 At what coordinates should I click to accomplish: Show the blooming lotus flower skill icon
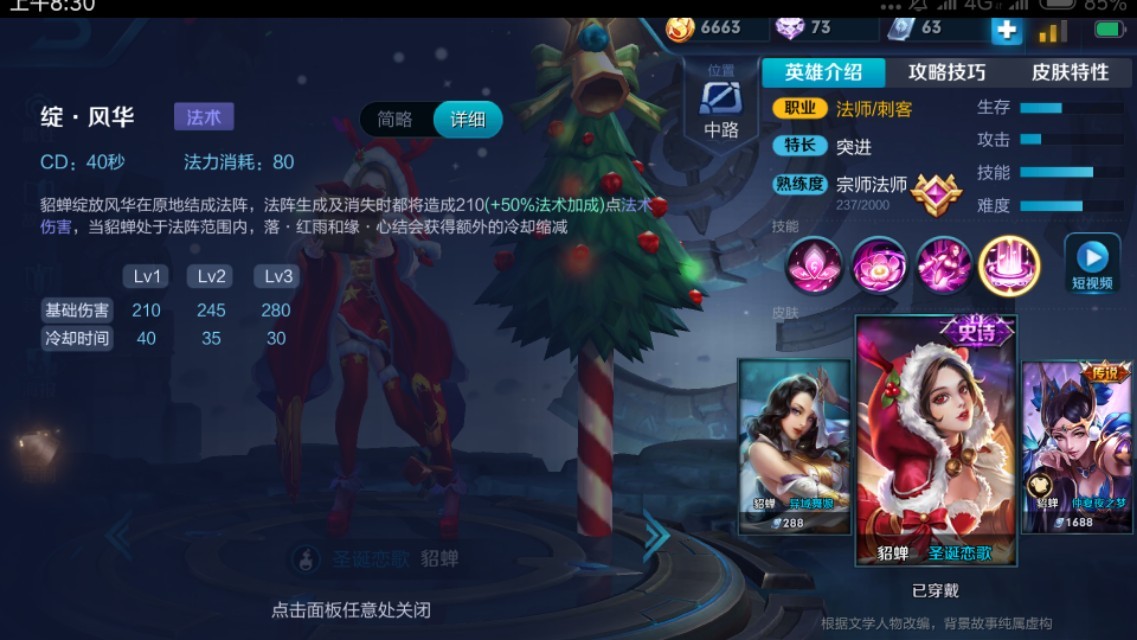[x=879, y=266]
